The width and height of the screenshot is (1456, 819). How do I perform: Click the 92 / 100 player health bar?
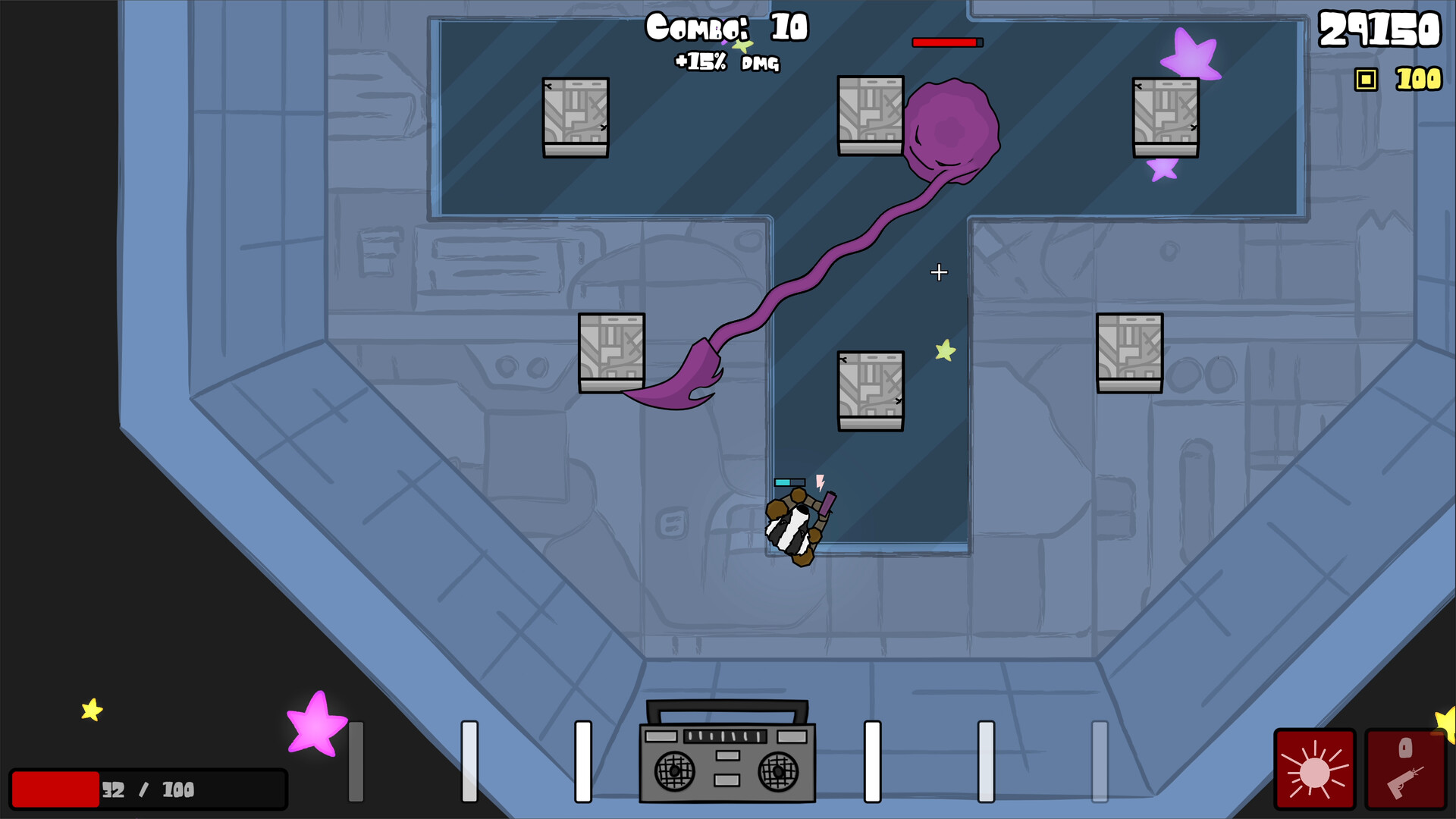149,790
